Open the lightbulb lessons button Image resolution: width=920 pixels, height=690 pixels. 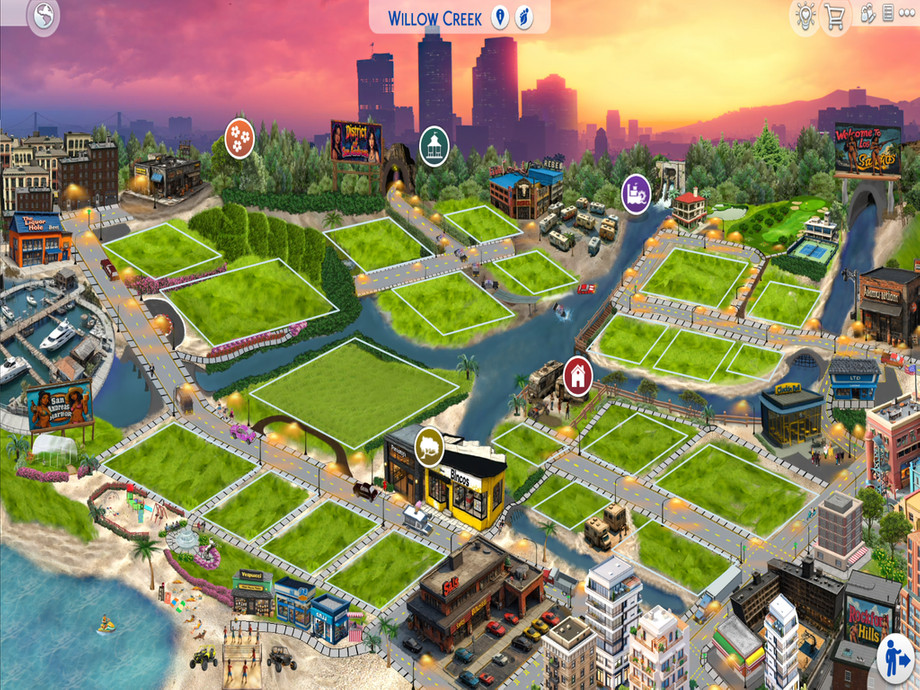(804, 16)
